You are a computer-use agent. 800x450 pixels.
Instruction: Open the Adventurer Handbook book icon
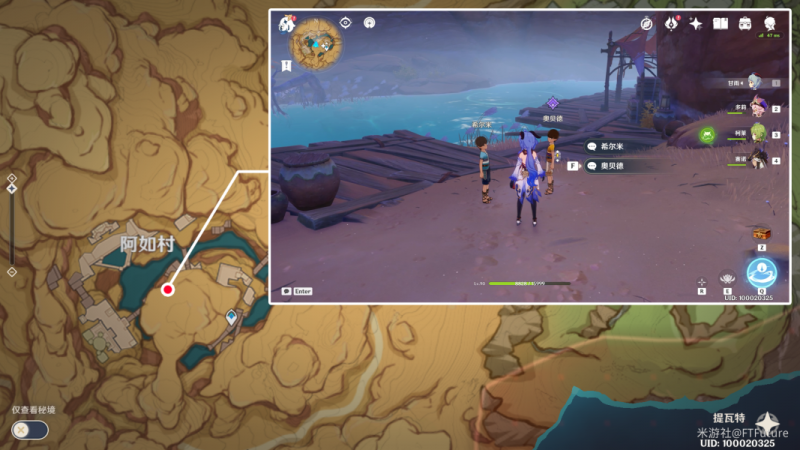tap(720, 23)
